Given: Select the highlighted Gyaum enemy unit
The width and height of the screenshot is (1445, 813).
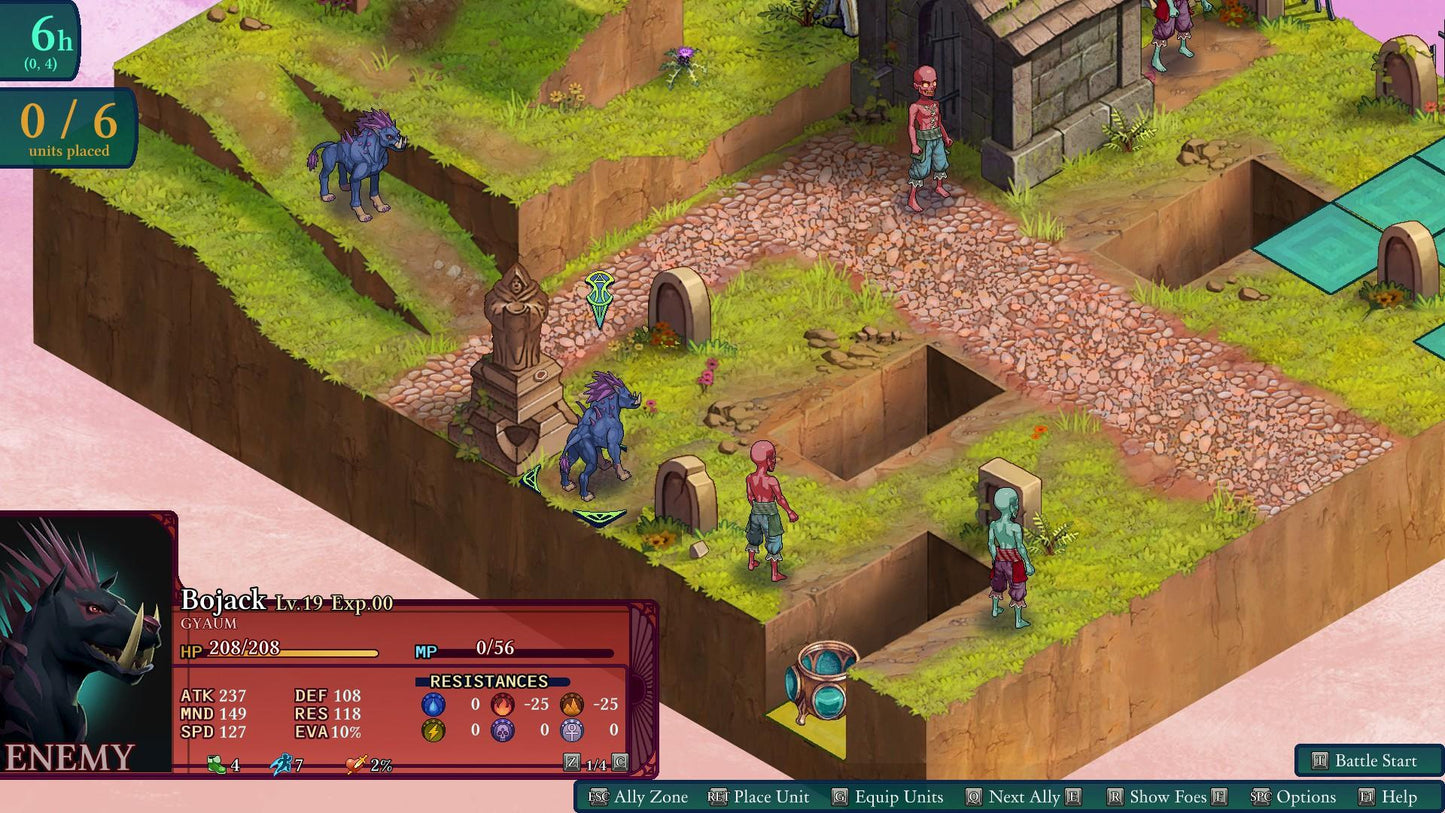Looking at the screenshot, I should tap(597, 438).
